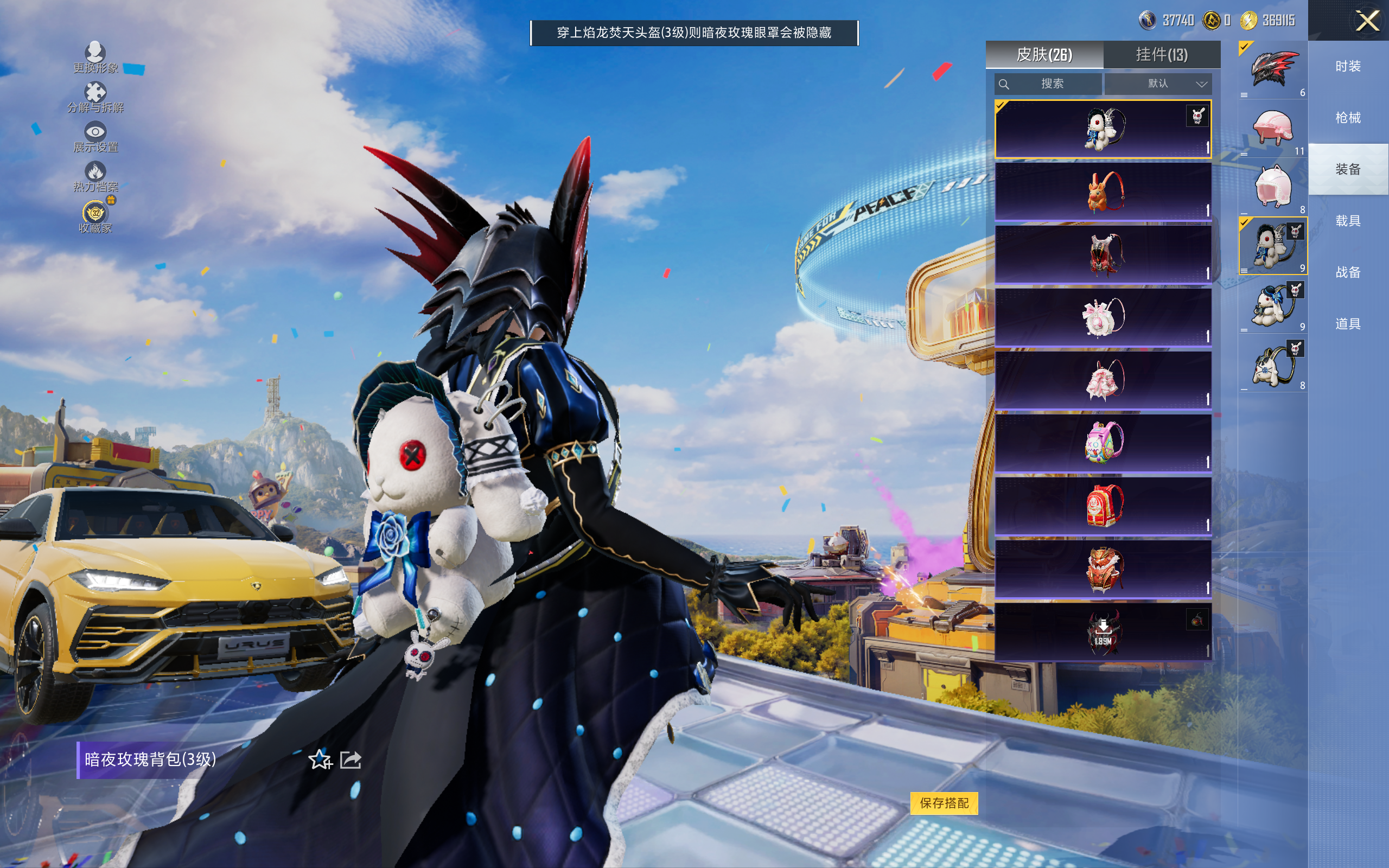The width and height of the screenshot is (1389, 868).
Task: Select the 战备 category
Action: click(1348, 272)
